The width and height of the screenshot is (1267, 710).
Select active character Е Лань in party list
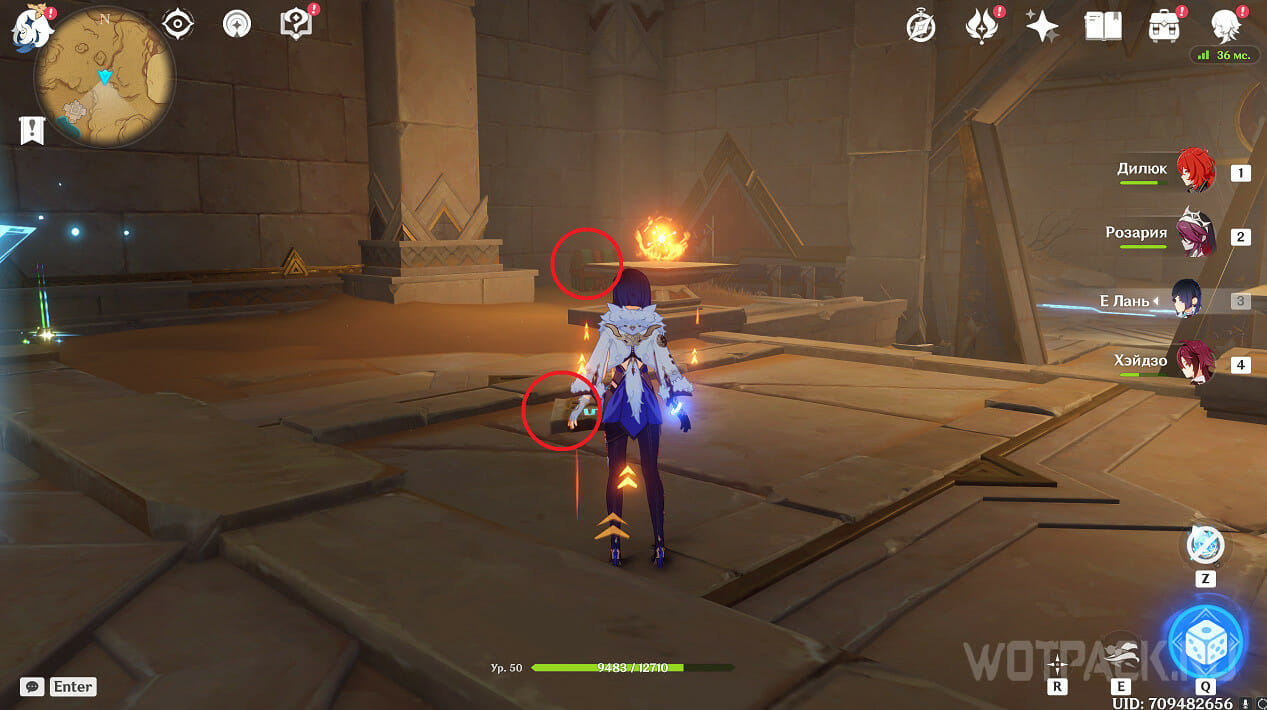(1187, 300)
